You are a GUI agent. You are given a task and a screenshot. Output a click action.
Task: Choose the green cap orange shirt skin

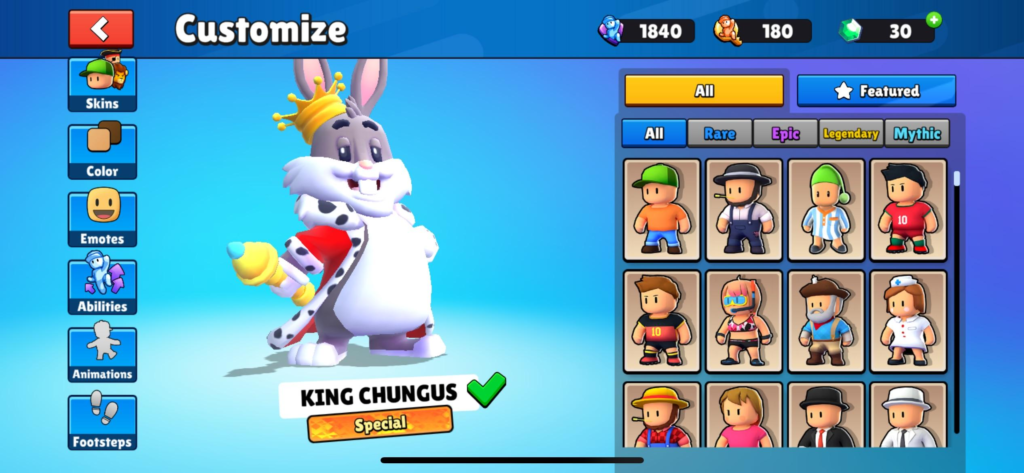coord(661,209)
